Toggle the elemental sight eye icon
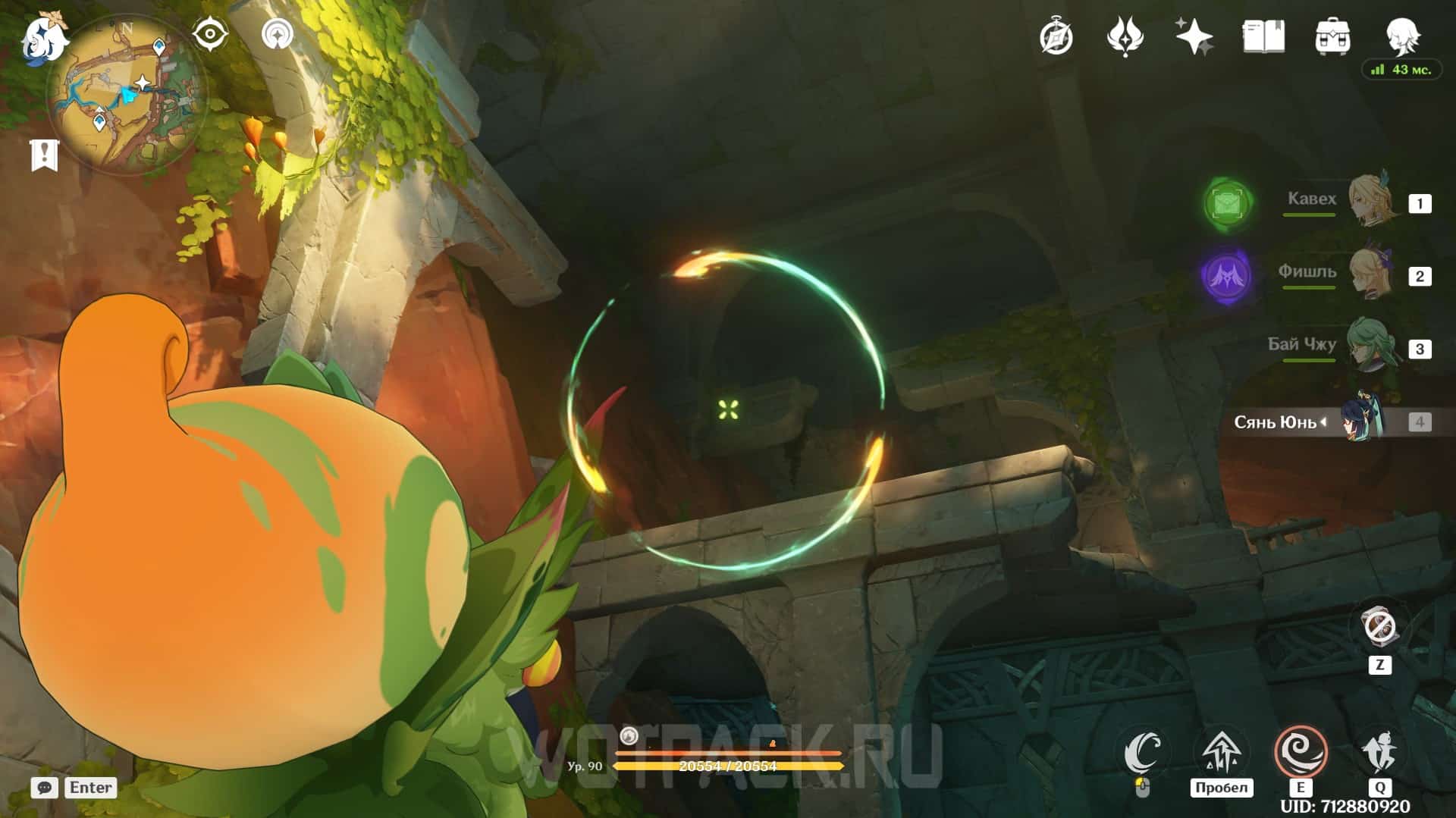This screenshot has height=818, width=1456. (x=210, y=34)
